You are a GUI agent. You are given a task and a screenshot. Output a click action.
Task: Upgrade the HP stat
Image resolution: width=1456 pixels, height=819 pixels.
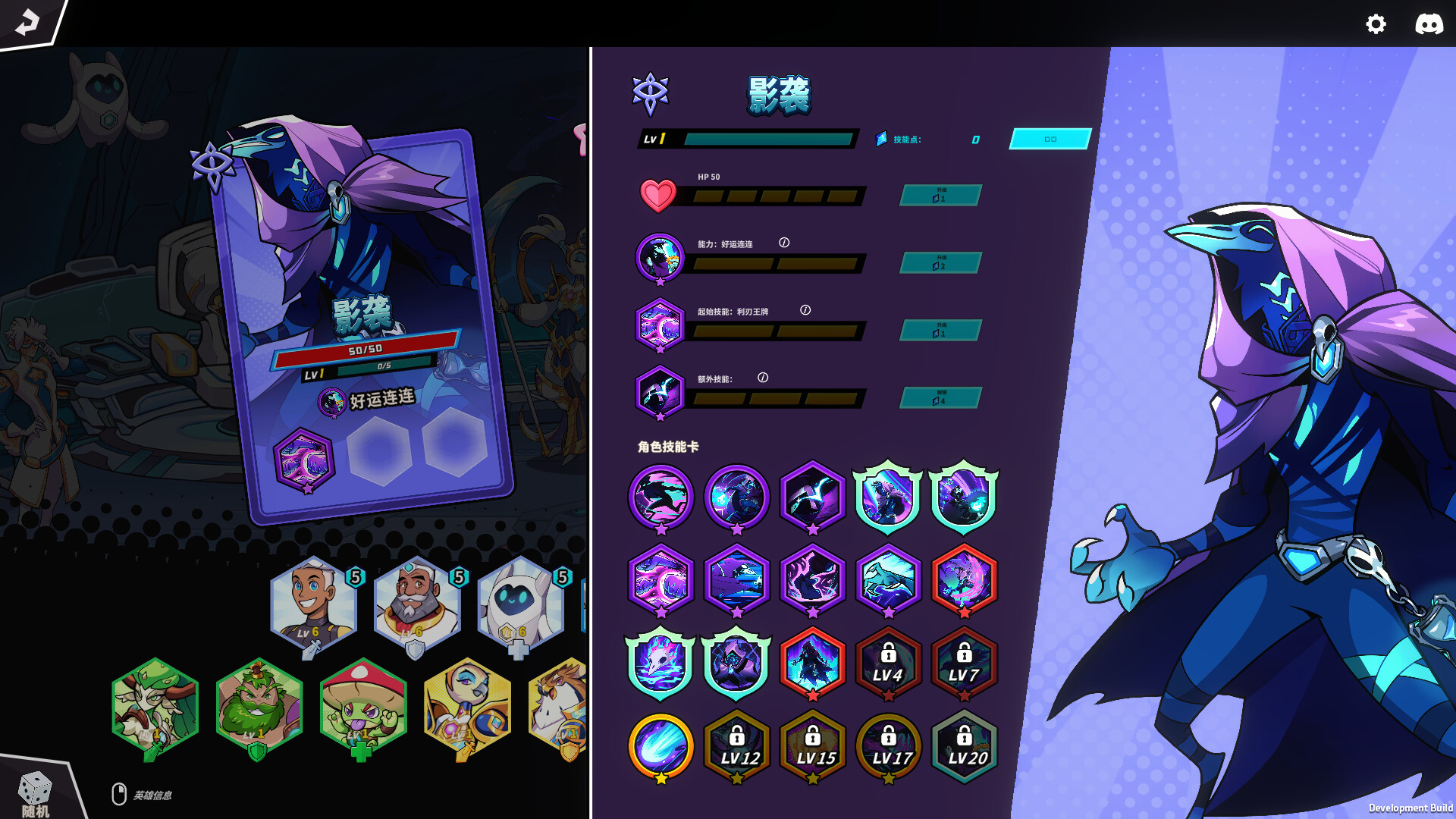tap(940, 196)
